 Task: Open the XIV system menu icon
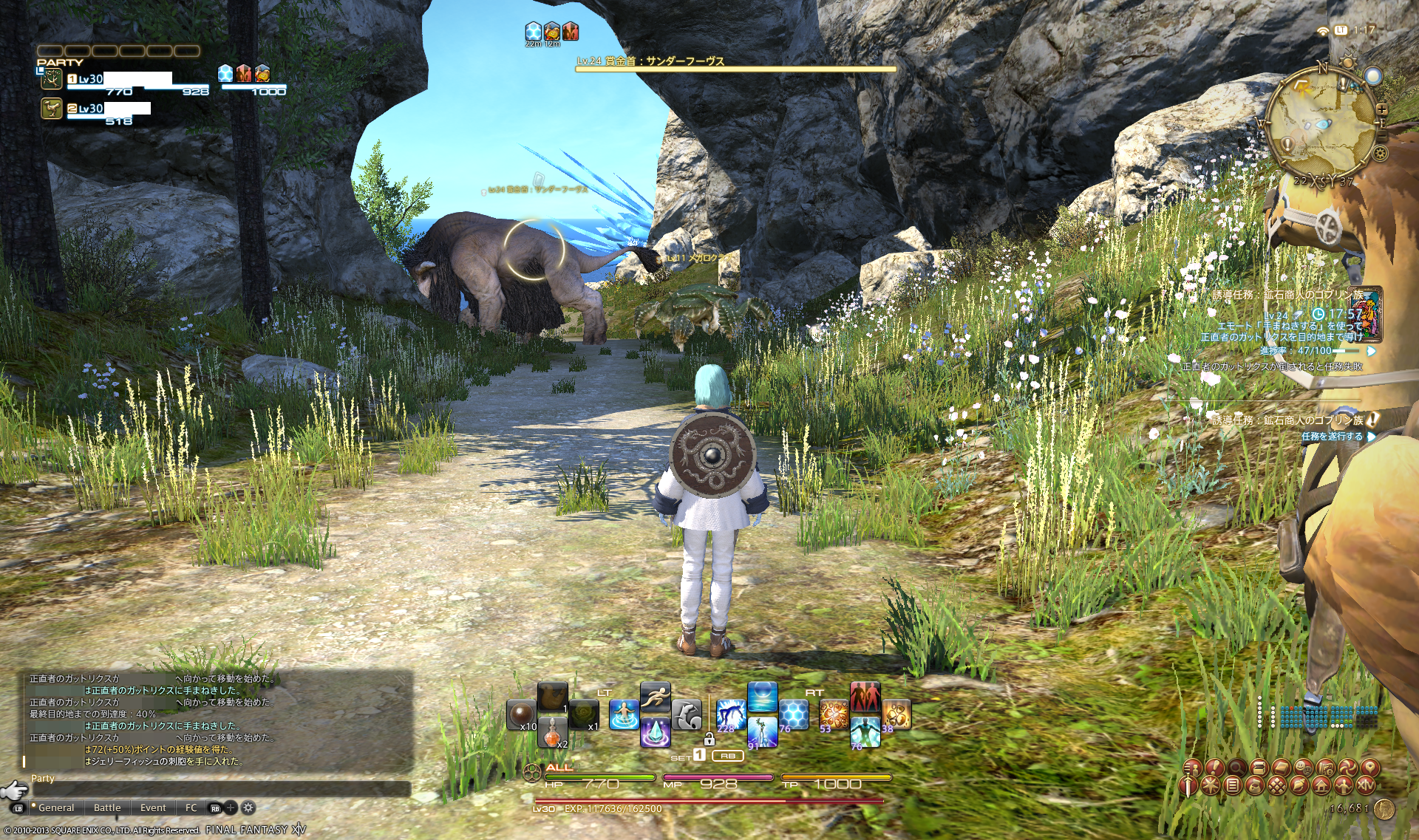pyautogui.click(x=1365, y=786)
